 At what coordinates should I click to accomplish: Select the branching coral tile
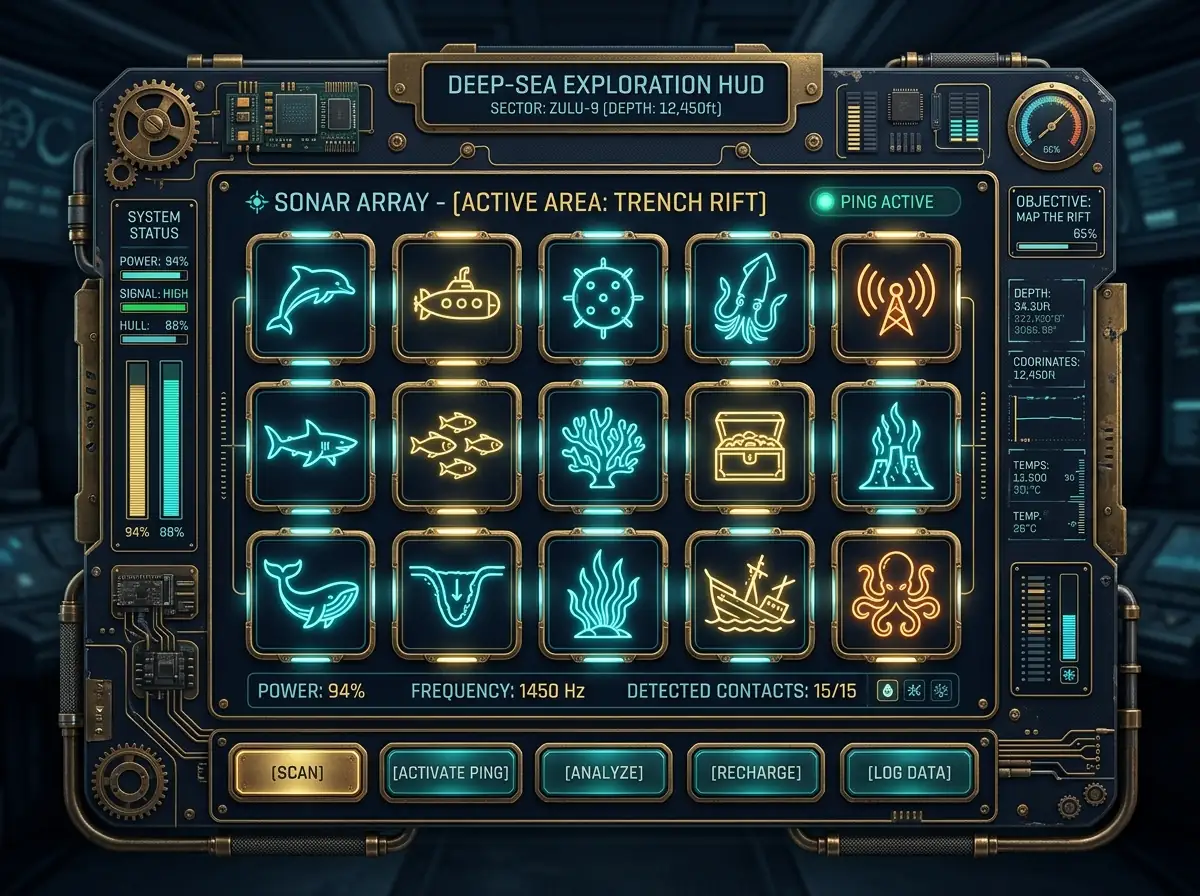603,444
